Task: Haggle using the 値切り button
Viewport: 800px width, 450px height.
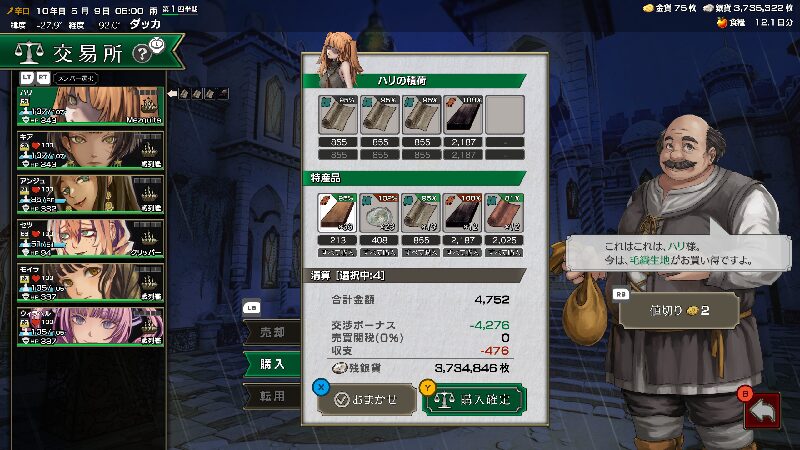Action: pos(679,310)
